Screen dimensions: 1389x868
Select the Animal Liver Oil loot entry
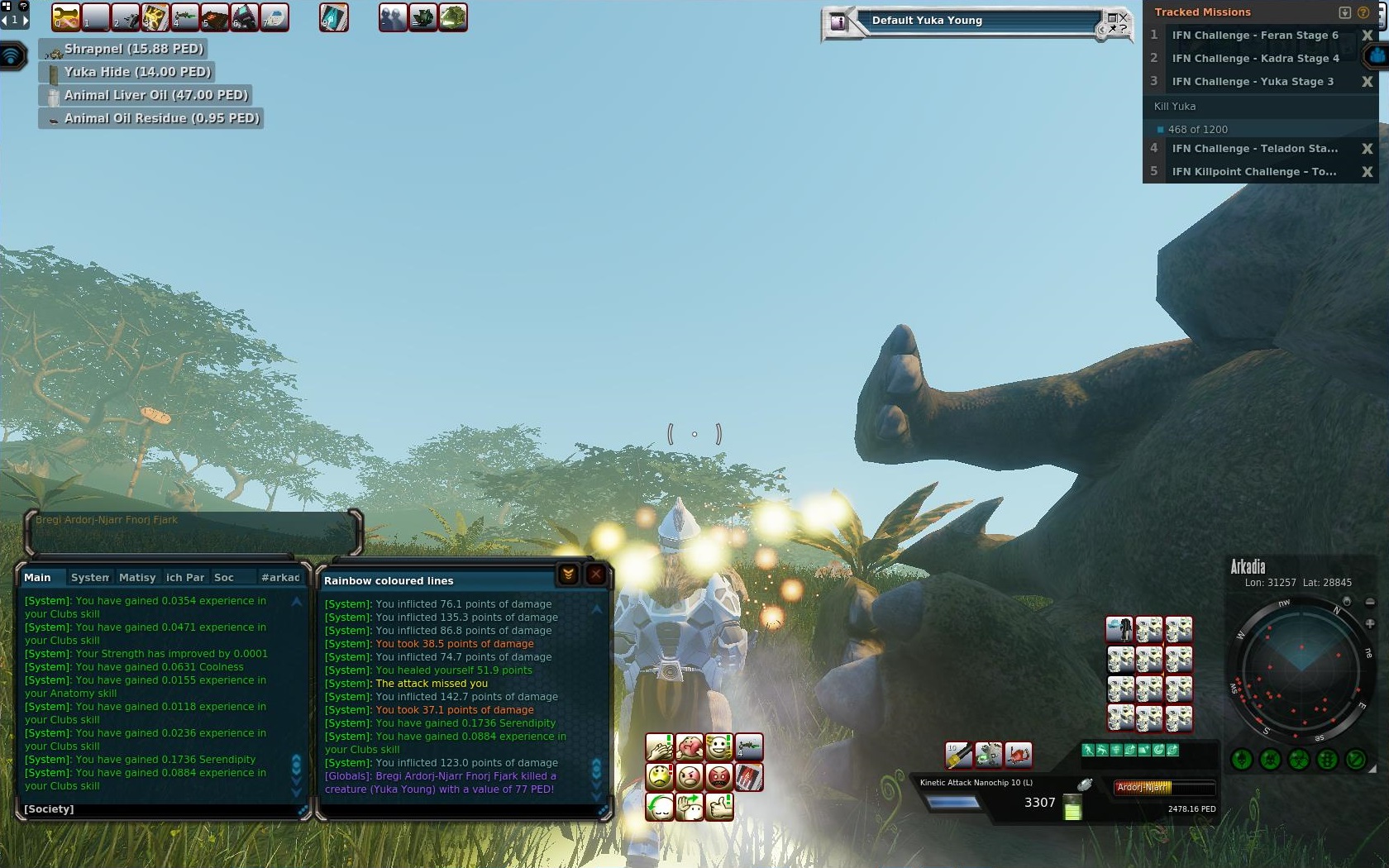click(x=155, y=95)
